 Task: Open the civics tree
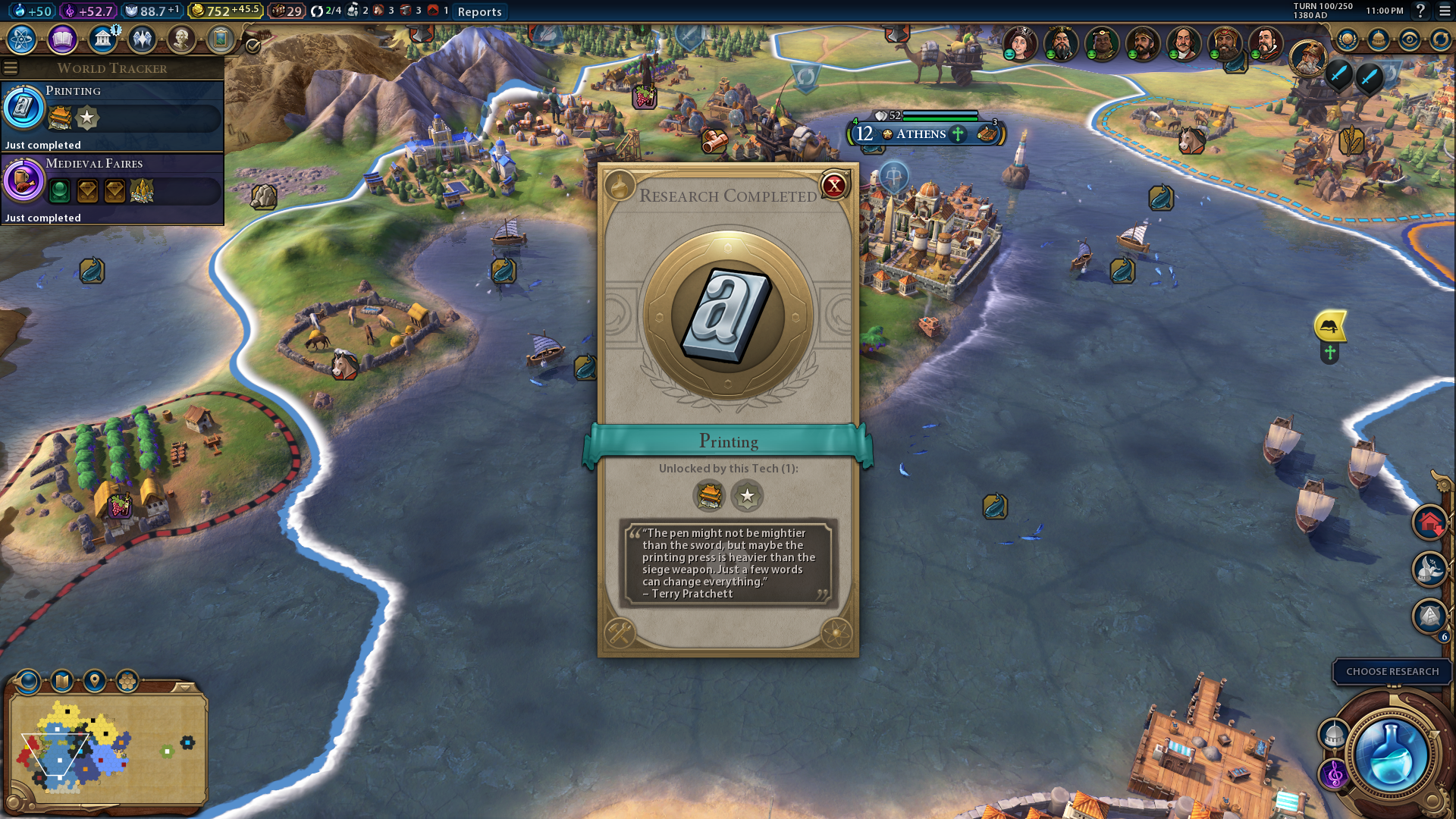(62, 39)
